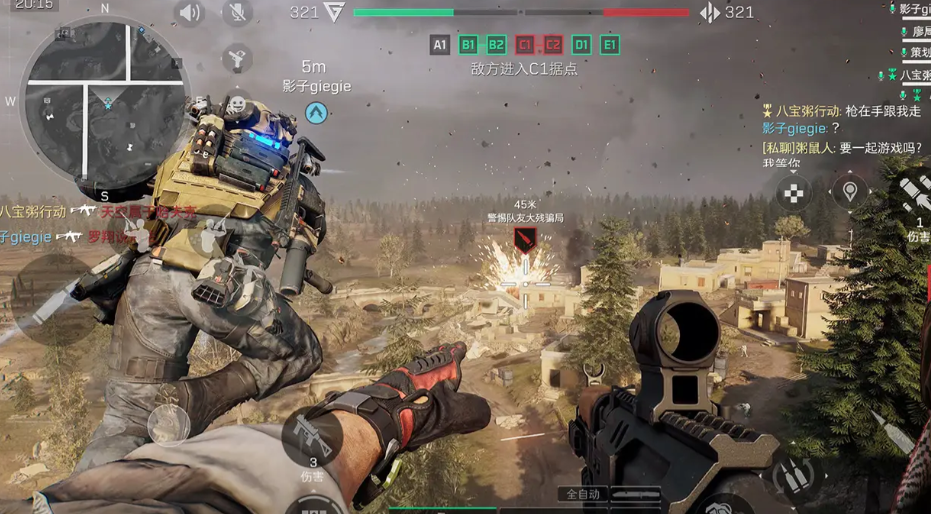931x514 pixels.
Task: Use the missile damage skill icon
Action: 915,195
